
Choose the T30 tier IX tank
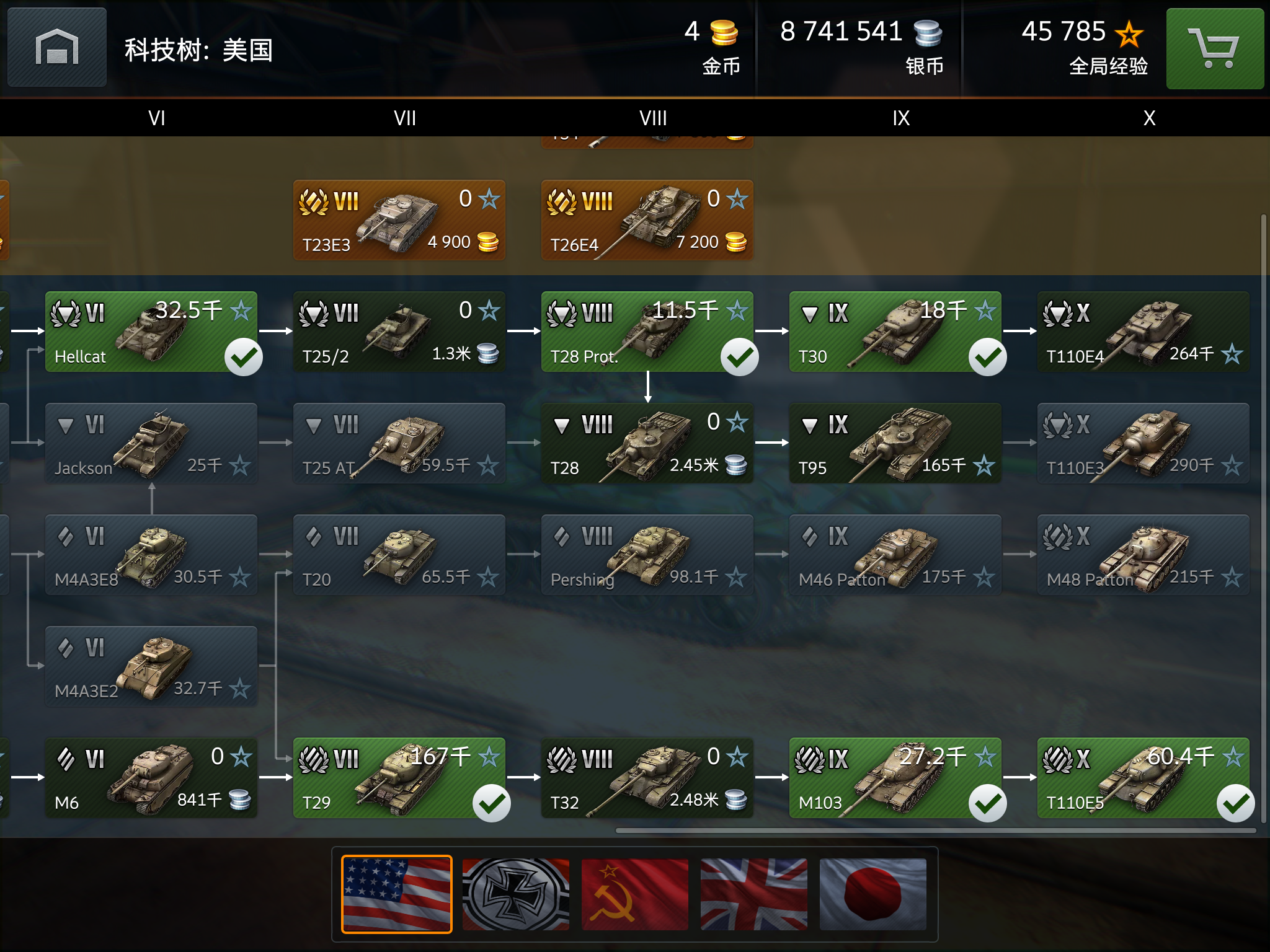pos(895,332)
